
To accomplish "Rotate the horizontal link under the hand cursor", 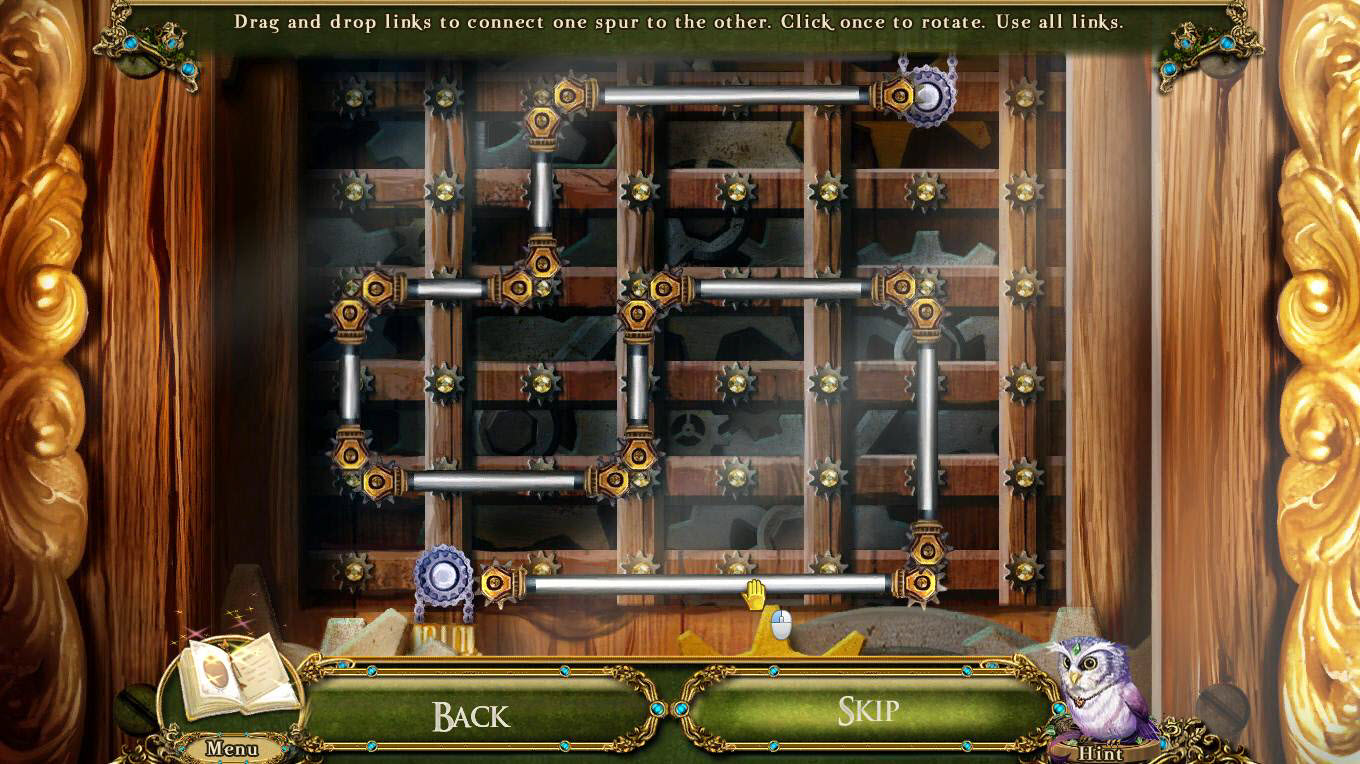I will (x=706, y=585).
